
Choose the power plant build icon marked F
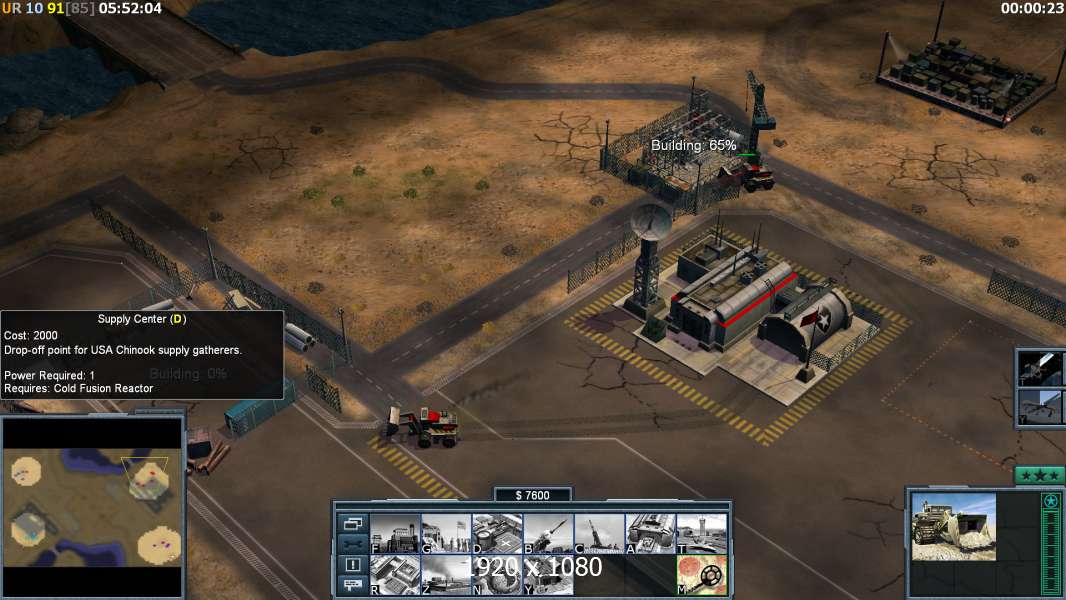coord(394,534)
